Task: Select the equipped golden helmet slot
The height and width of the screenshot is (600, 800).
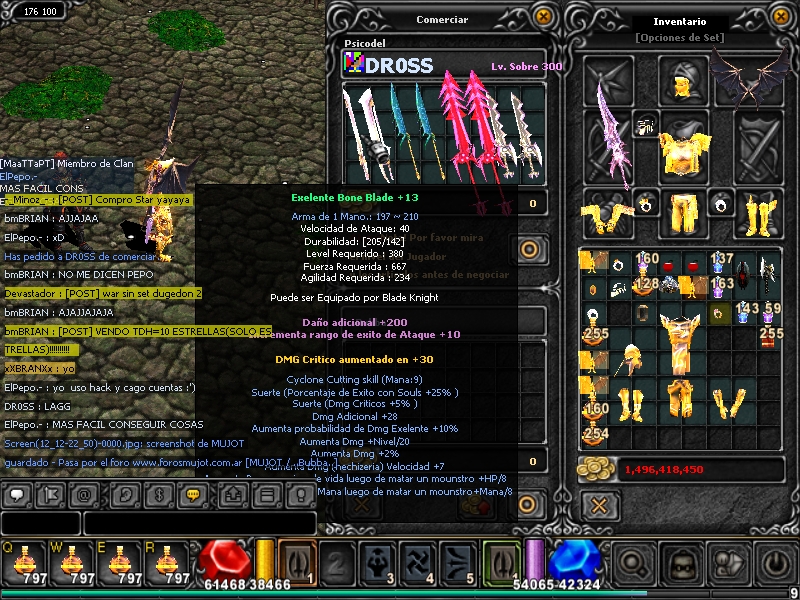Action: click(683, 80)
